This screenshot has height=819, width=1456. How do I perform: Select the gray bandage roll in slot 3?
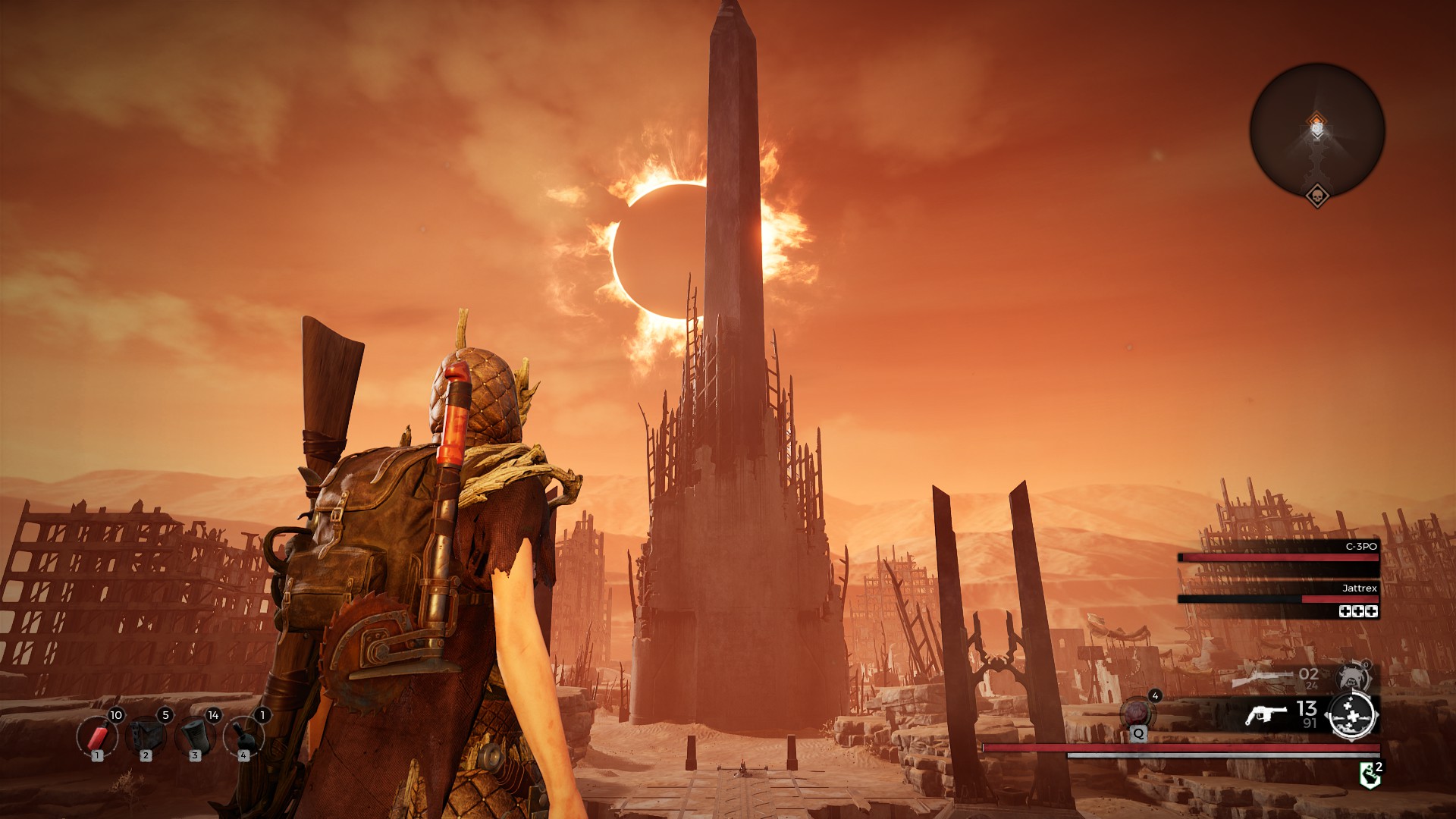[x=195, y=736]
